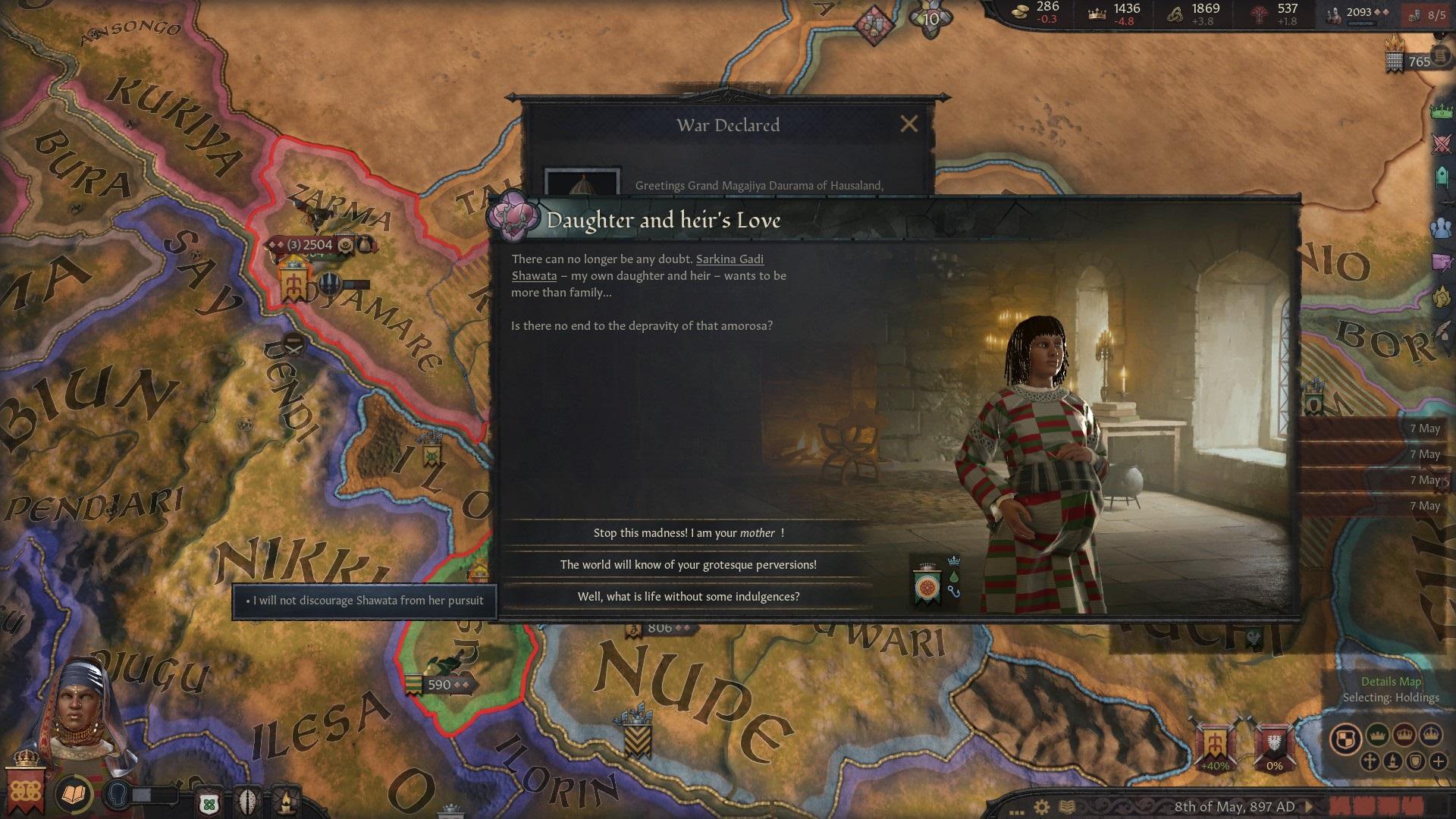
Task: Expand more map modes with the plus button
Action: coord(1438,761)
